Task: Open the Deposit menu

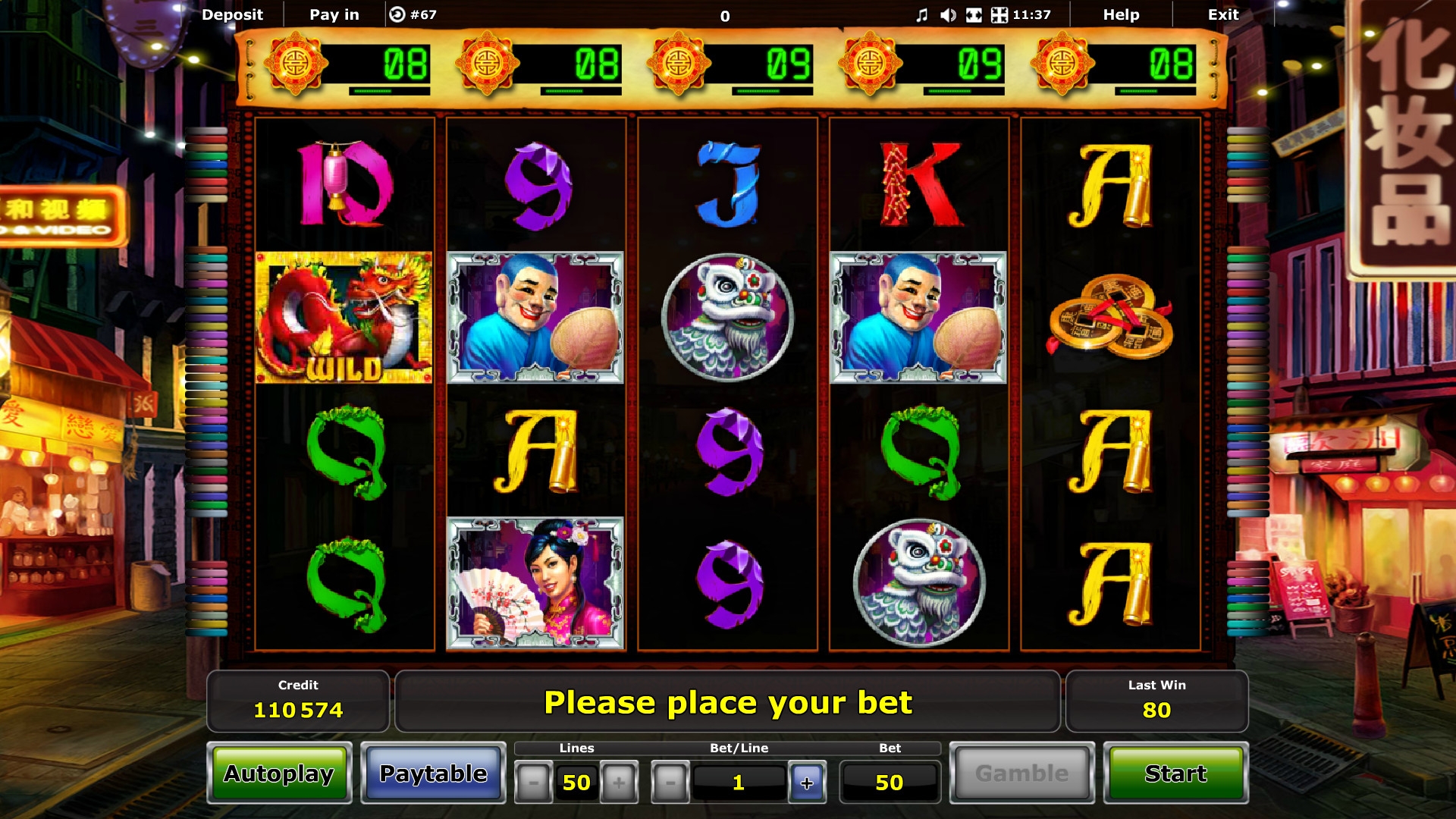Action: click(232, 14)
